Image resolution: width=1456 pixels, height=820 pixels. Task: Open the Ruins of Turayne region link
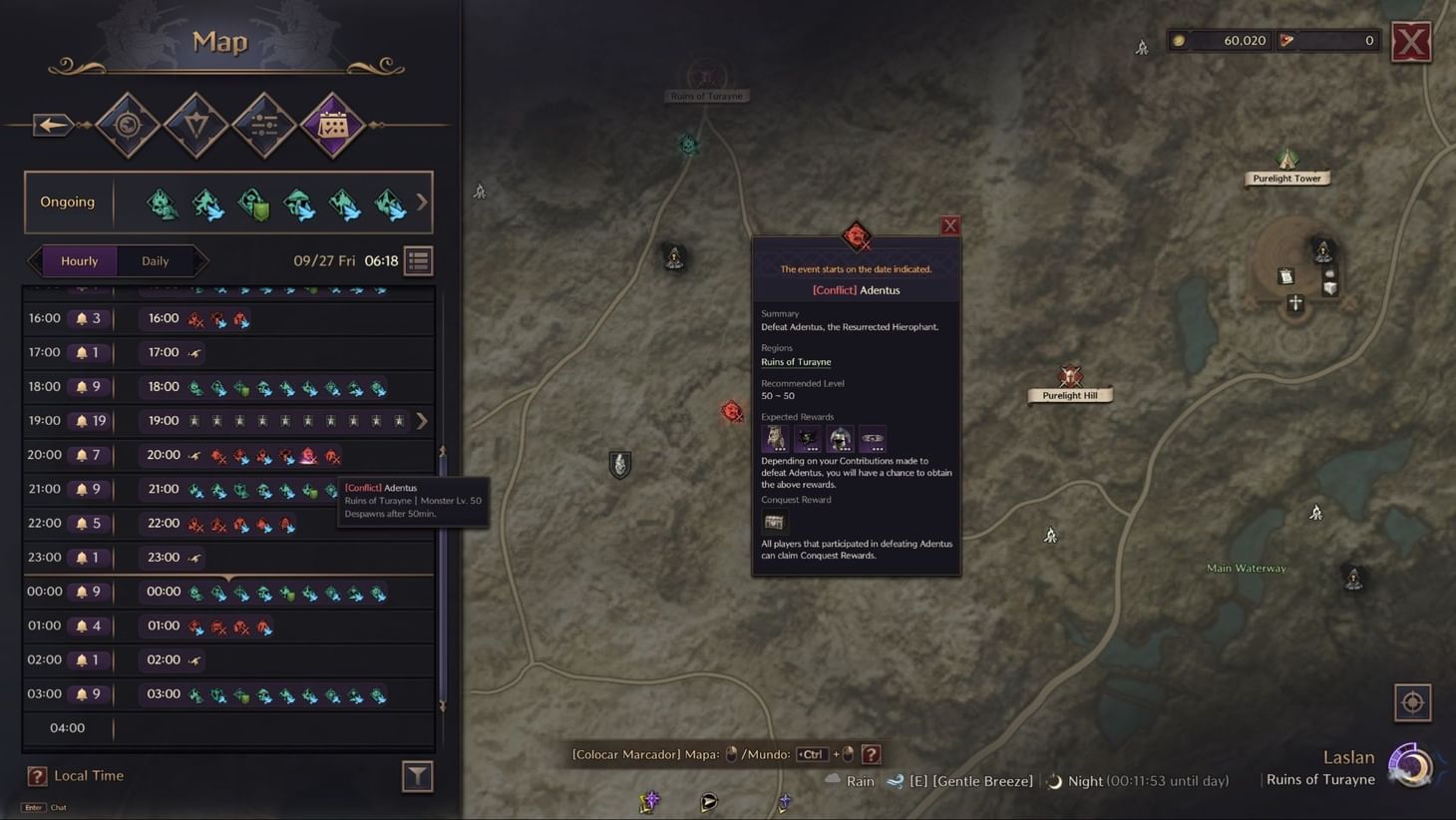tap(795, 361)
